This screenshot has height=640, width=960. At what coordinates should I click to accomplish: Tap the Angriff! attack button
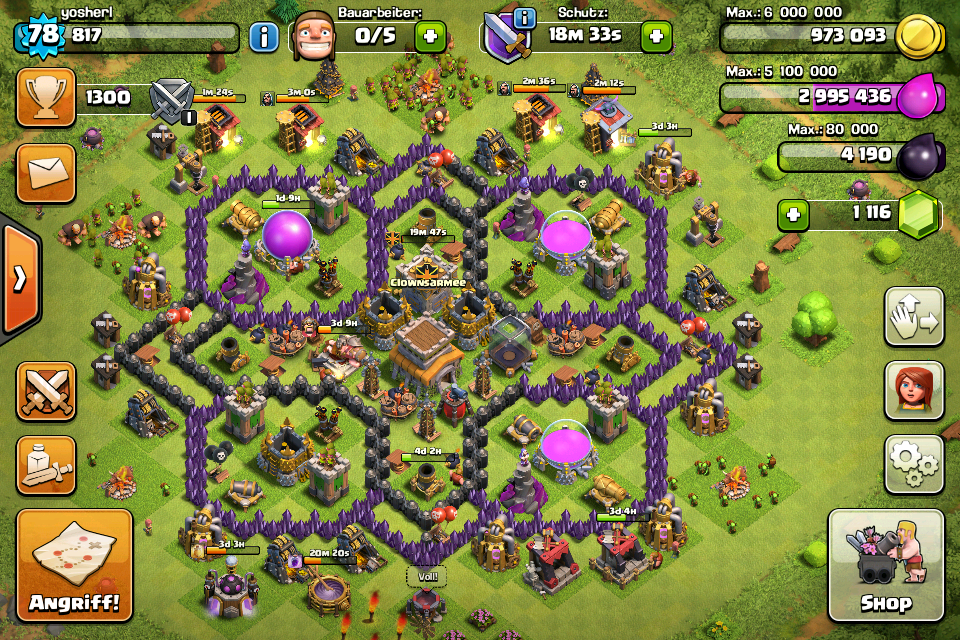point(74,565)
